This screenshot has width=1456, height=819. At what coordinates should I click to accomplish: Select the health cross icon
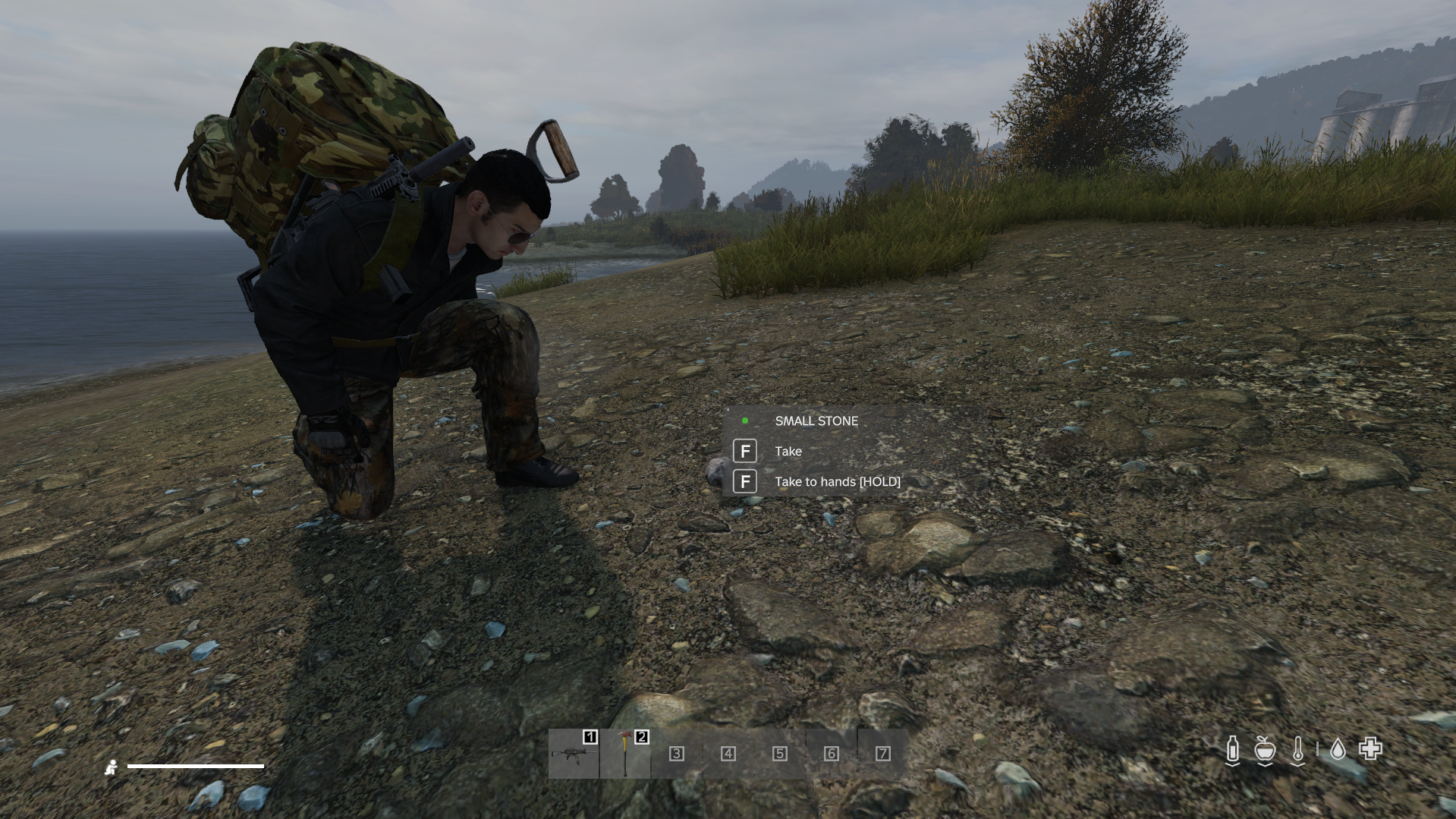click(1370, 749)
